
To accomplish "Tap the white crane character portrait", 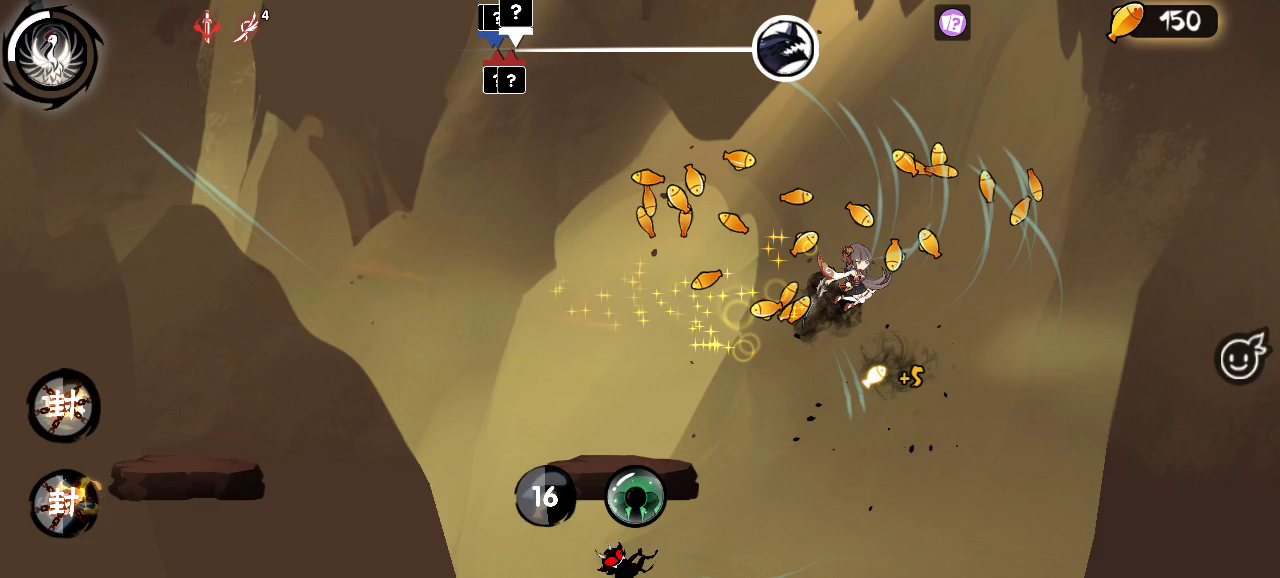I will (x=50, y=53).
